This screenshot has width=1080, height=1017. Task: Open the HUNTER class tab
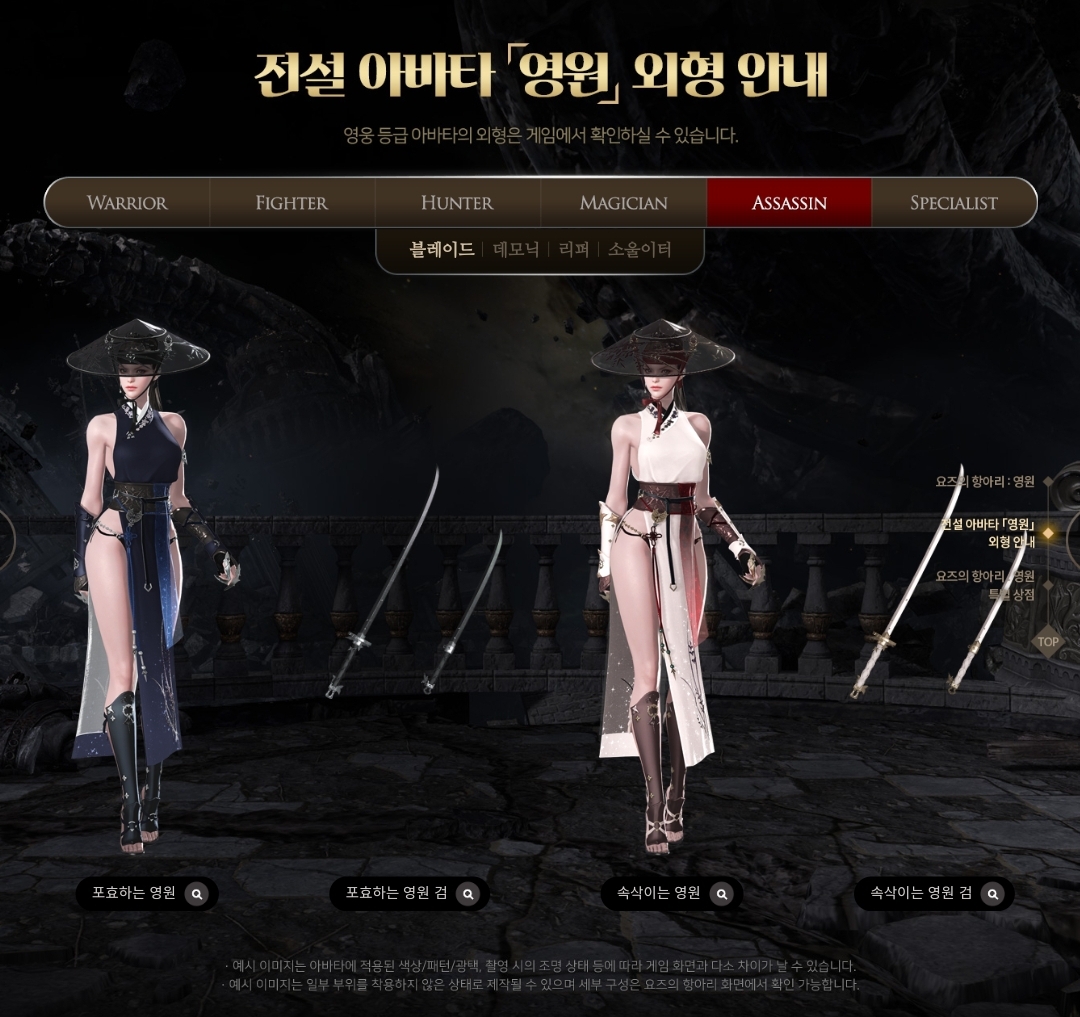(457, 203)
